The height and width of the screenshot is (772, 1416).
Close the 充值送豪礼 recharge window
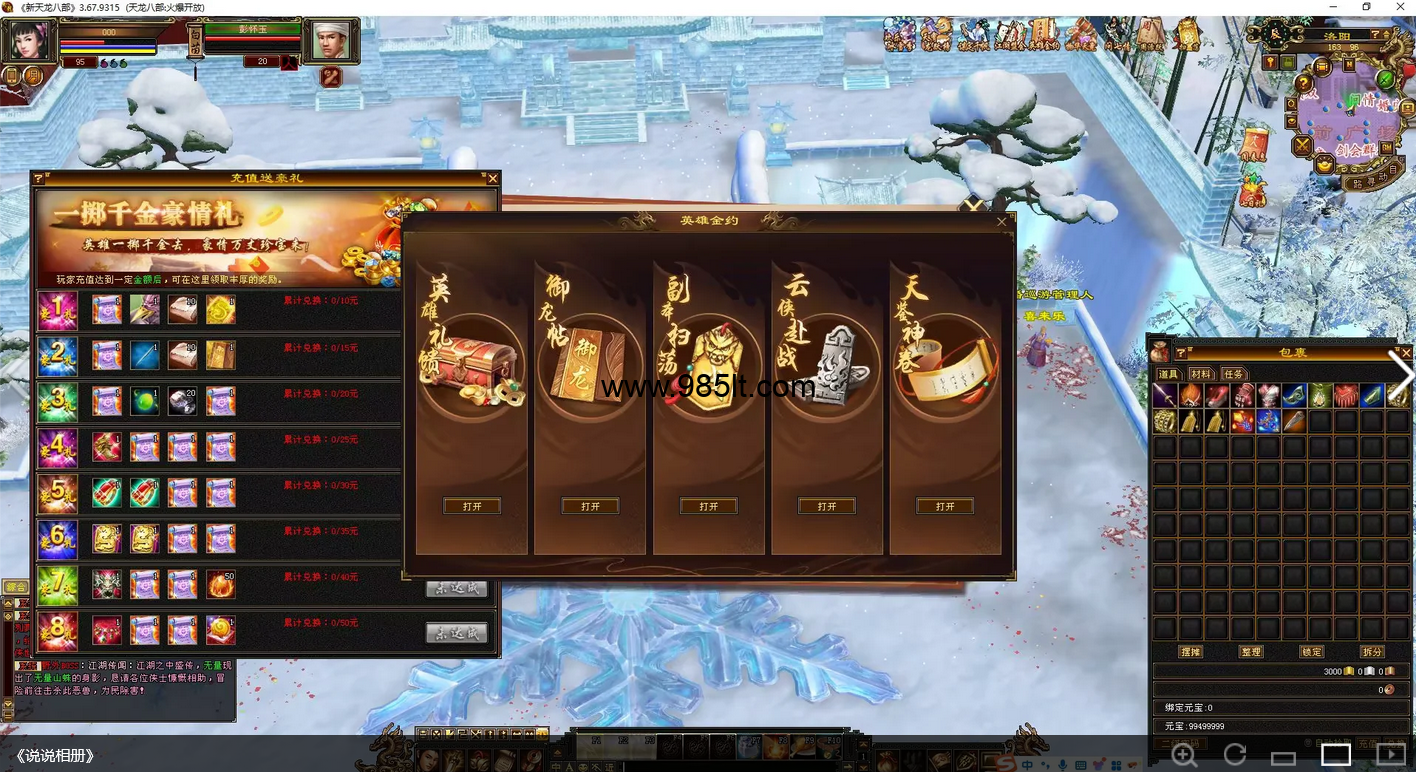[492, 179]
